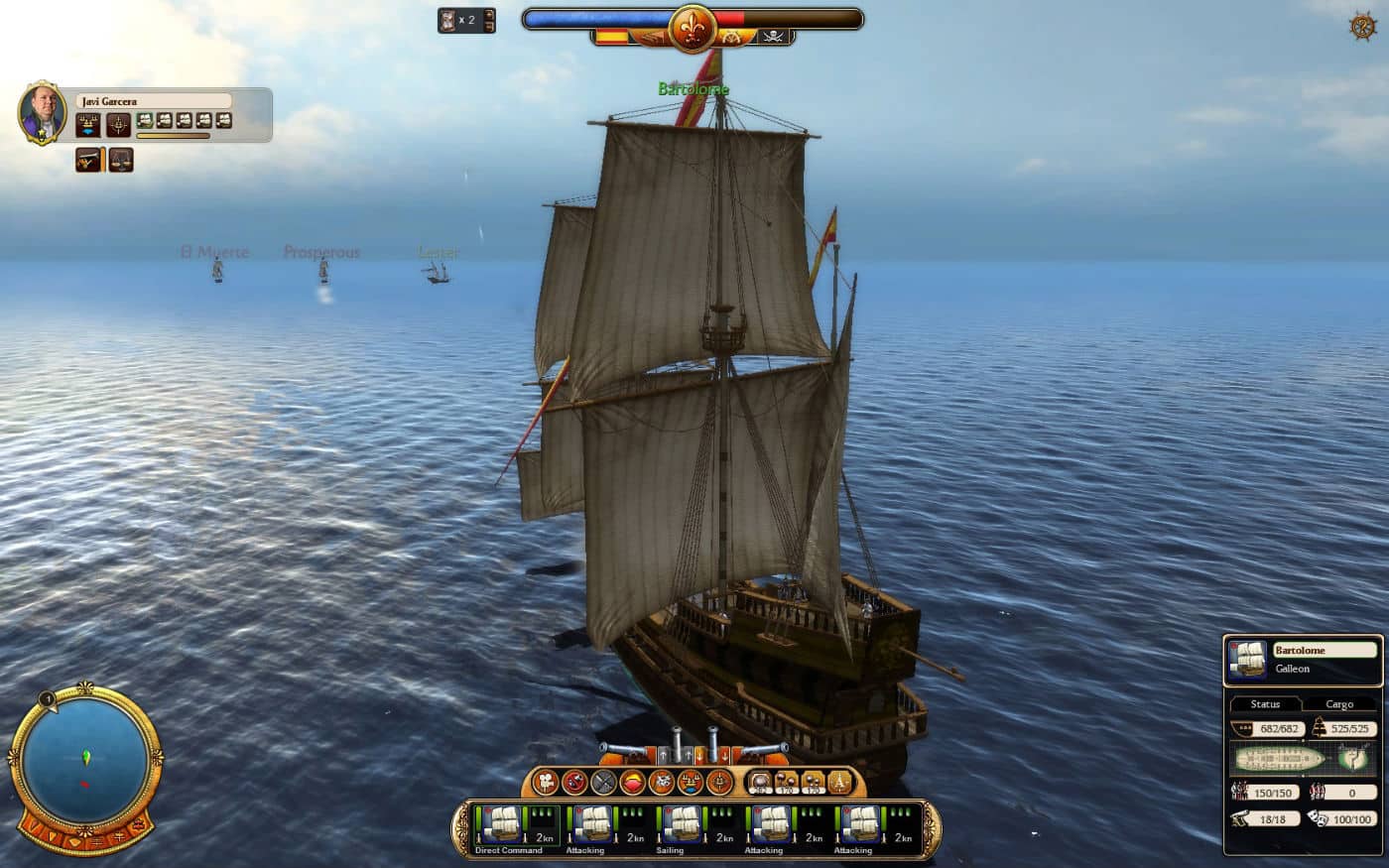The height and width of the screenshot is (868, 1389).
Task: Click the balance scales icon
Action: tap(121, 159)
